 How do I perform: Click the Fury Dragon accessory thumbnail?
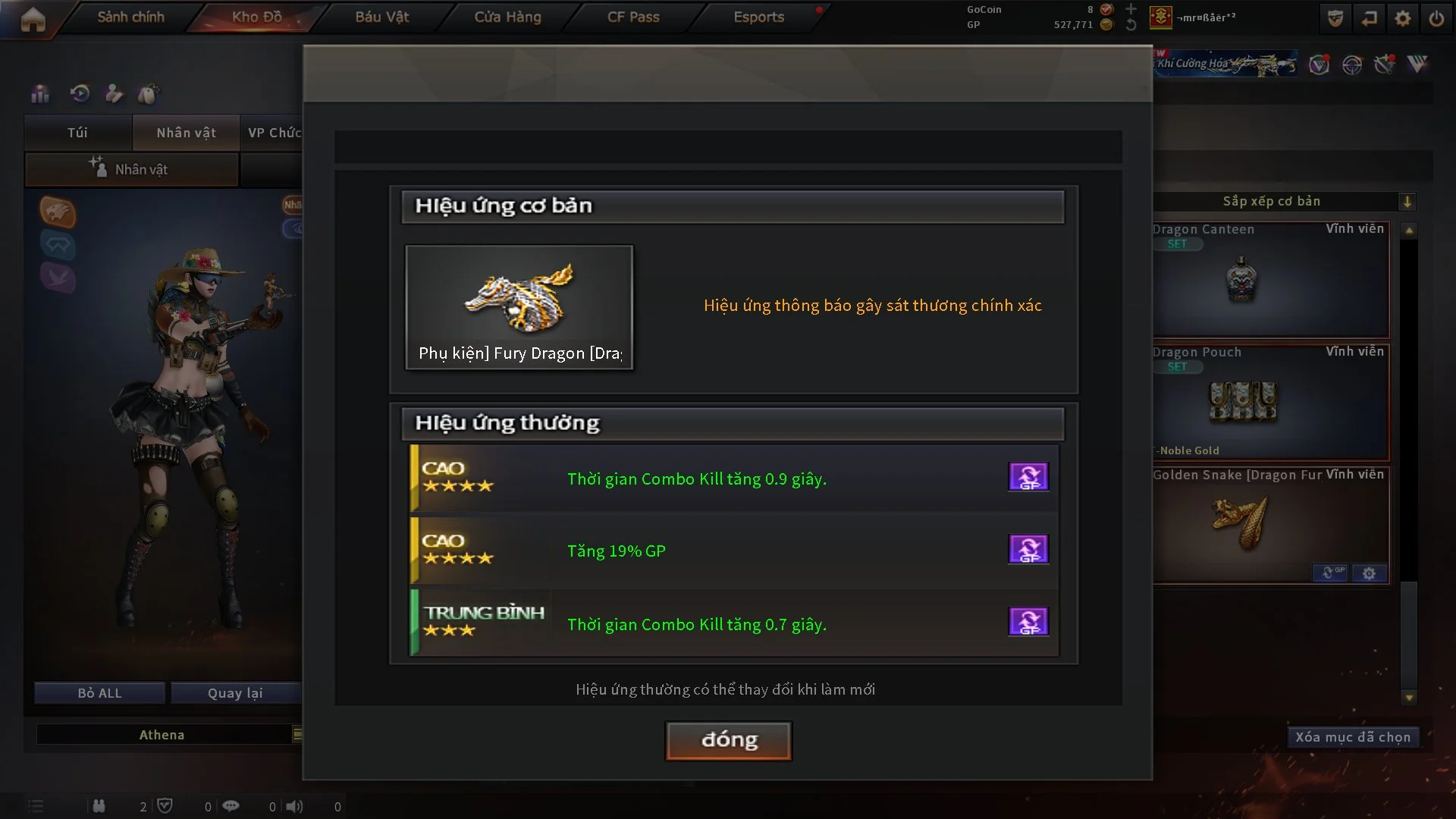519,303
